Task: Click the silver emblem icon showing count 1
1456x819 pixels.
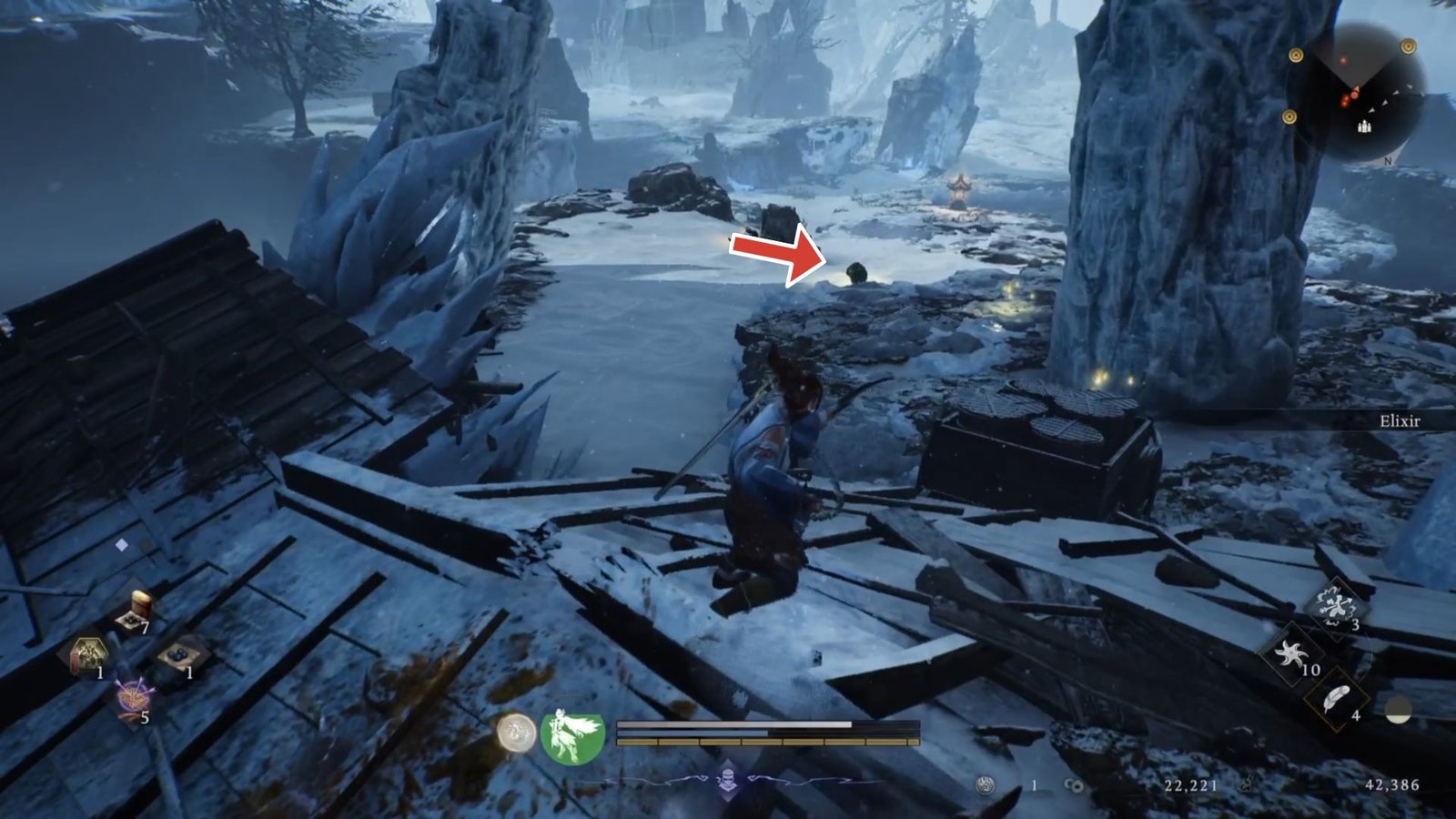Action: pyautogui.click(x=985, y=784)
